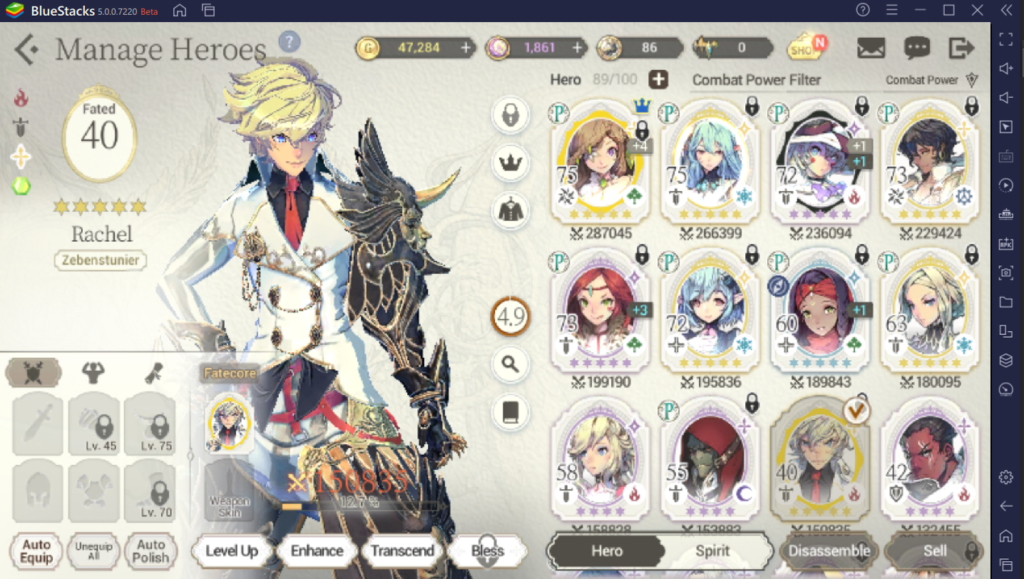
Task: Activate Auto Polish
Action: point(150,551)
